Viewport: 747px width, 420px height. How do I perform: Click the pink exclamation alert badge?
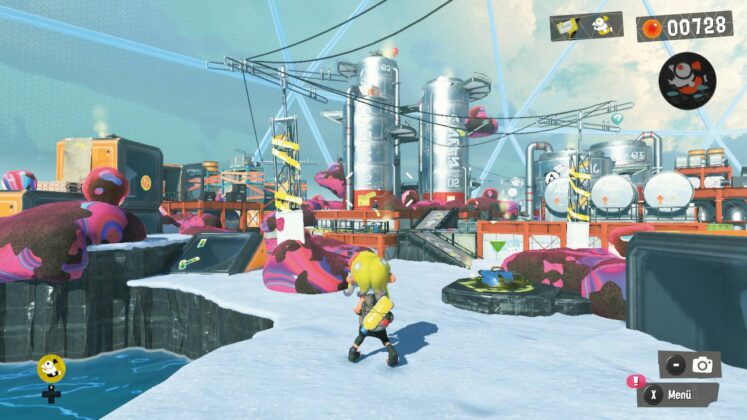pyautogui.click(x=632, y=380)
